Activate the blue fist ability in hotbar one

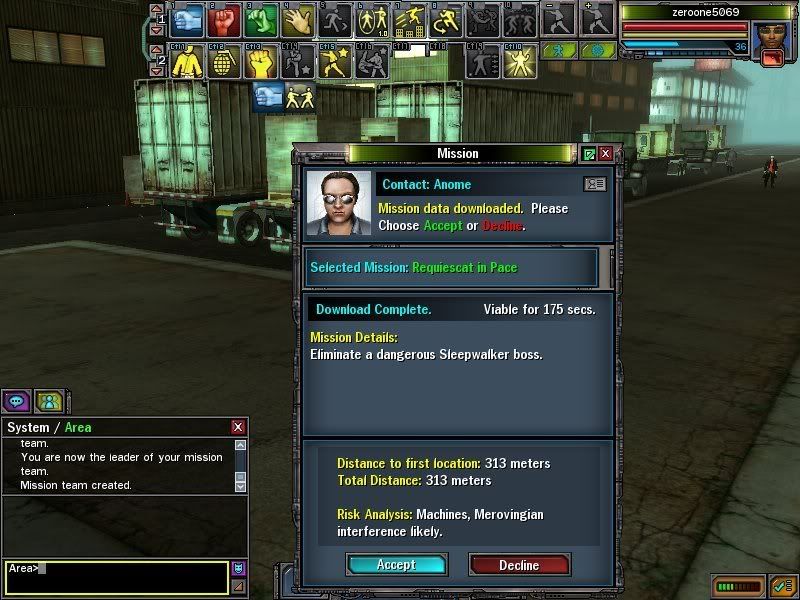190,19
